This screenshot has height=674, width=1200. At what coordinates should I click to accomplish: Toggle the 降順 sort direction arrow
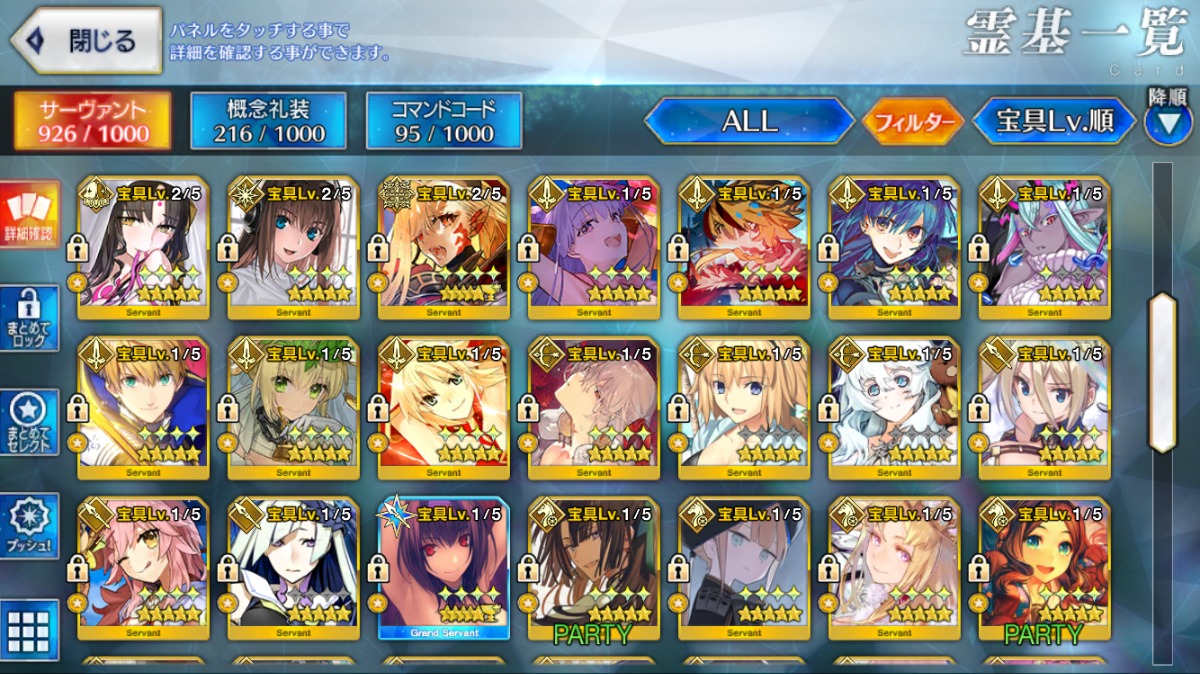[x=1168, y=122]
